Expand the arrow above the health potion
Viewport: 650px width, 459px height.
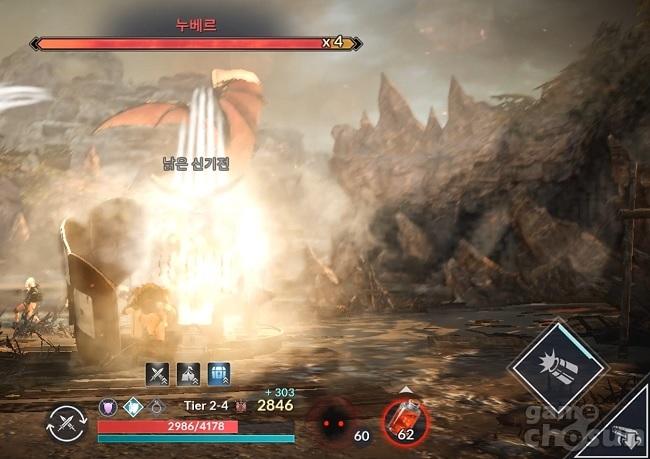(406, 390)
